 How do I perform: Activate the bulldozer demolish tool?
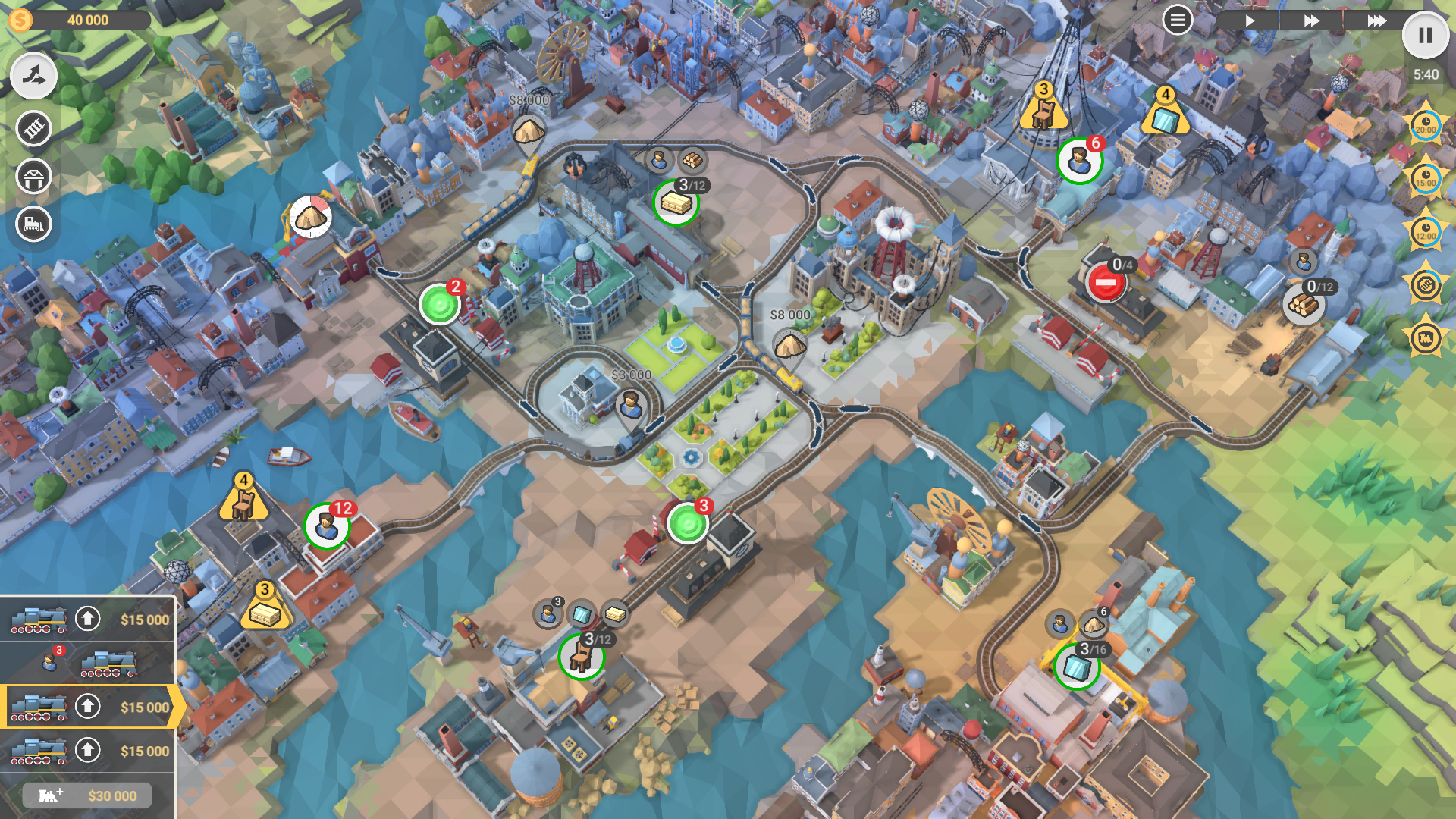(33, 224)
